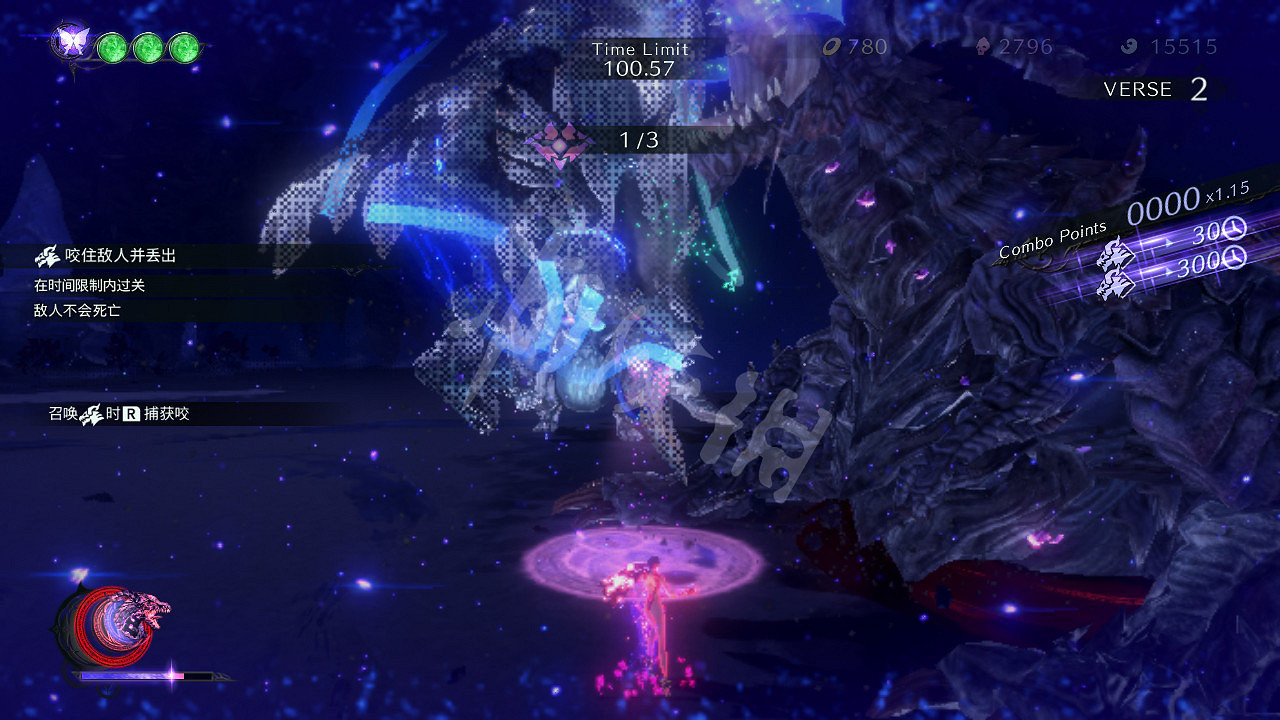This screenshot has height=720, width=1280.
Task: Click the magic gauge bar below the dragon gauge
Action: pos(145,675)
